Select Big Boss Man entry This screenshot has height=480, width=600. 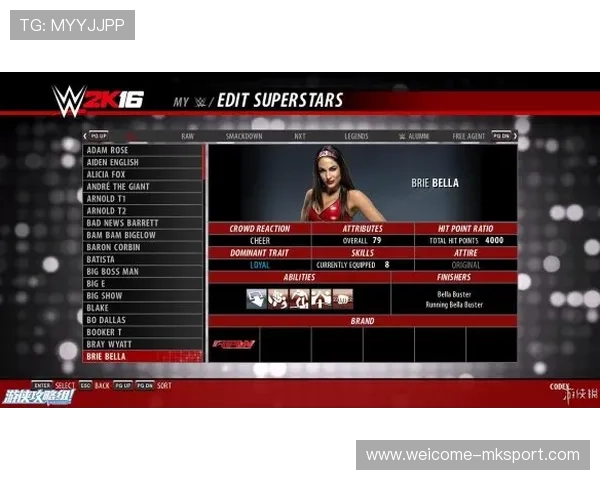(x=143, y=271)
